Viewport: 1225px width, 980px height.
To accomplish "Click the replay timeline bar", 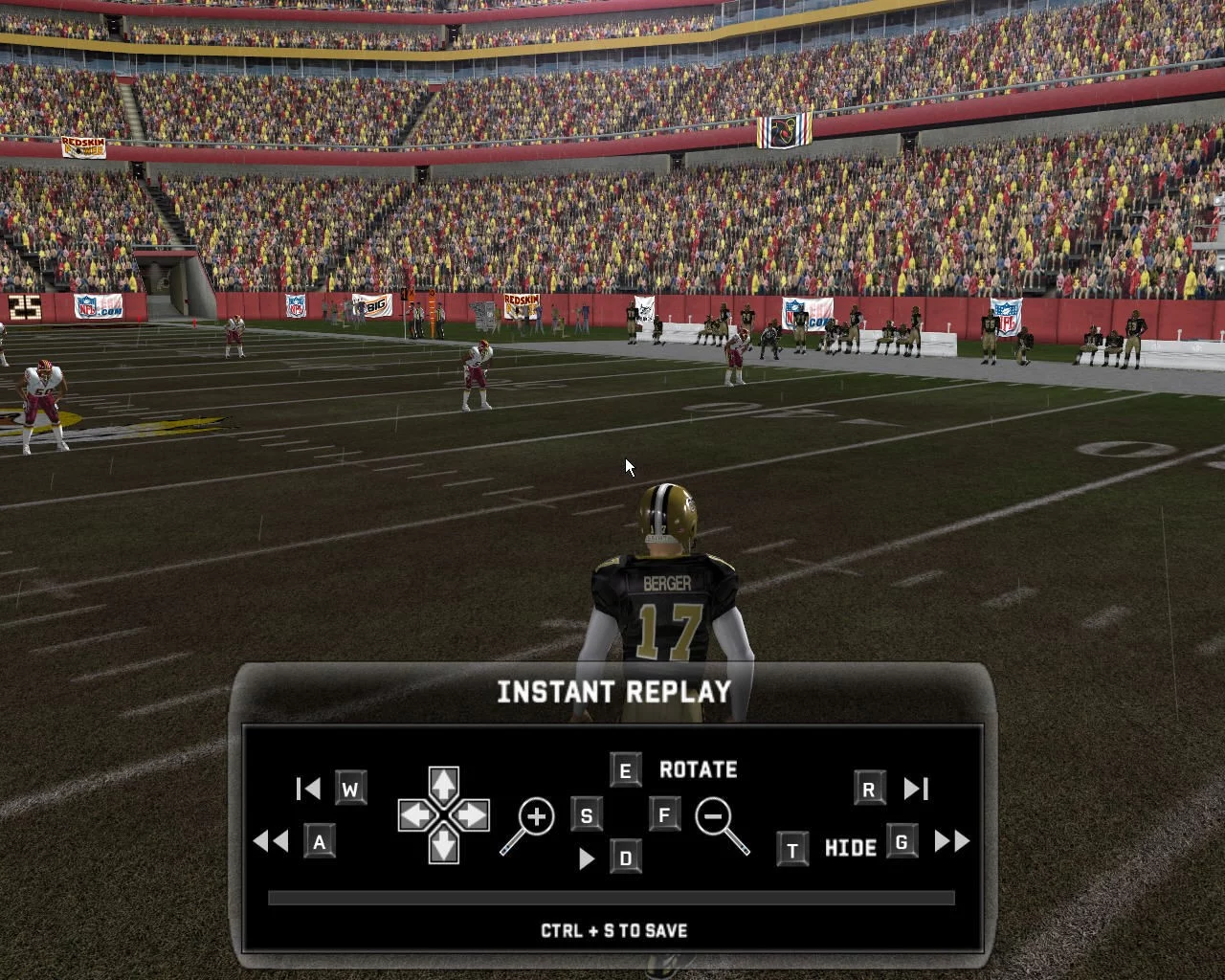I will (612, 898).
